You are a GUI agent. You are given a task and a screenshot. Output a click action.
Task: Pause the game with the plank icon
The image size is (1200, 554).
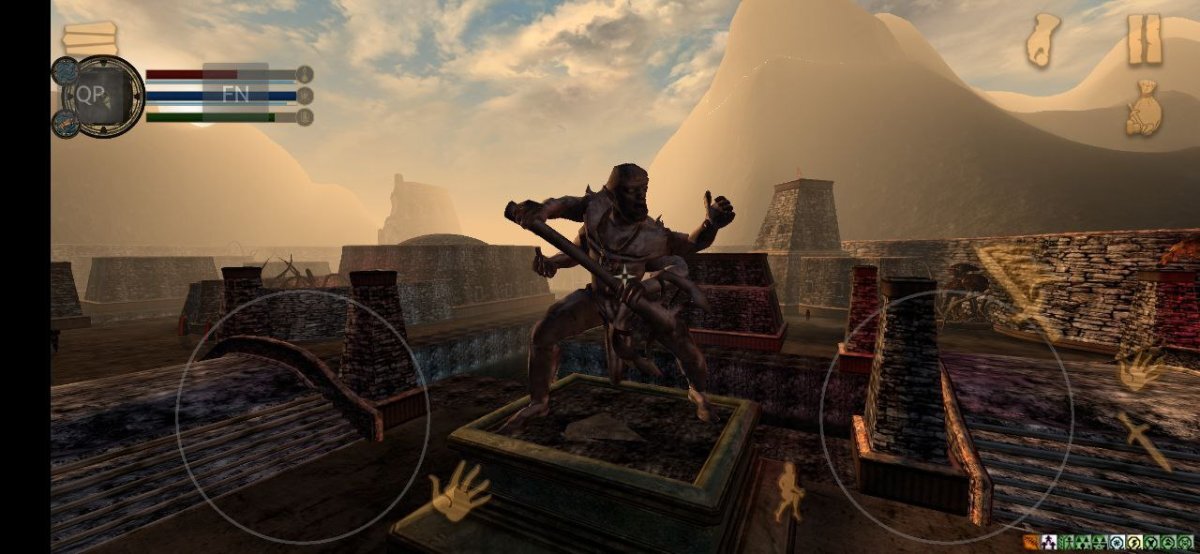(1145, 40)
